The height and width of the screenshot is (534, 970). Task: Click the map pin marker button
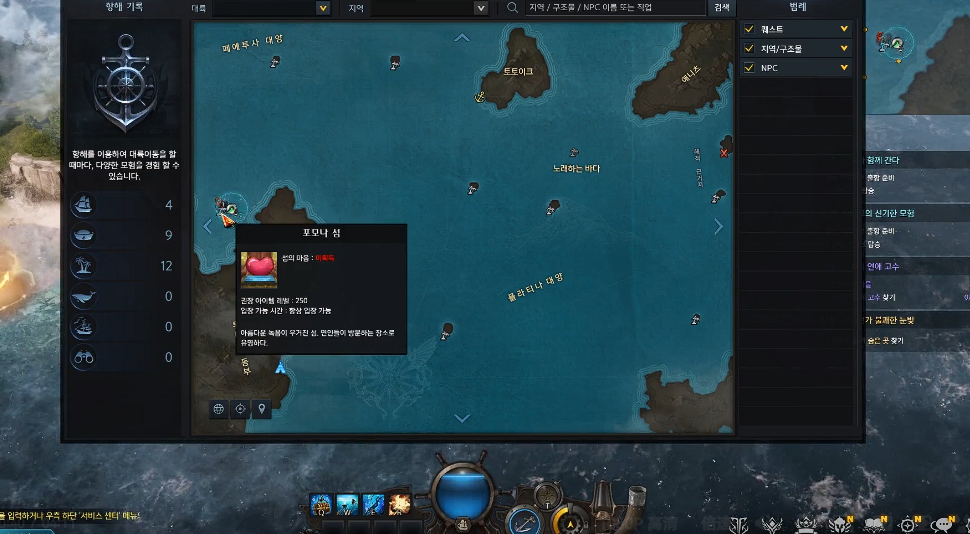click(261, 409)
